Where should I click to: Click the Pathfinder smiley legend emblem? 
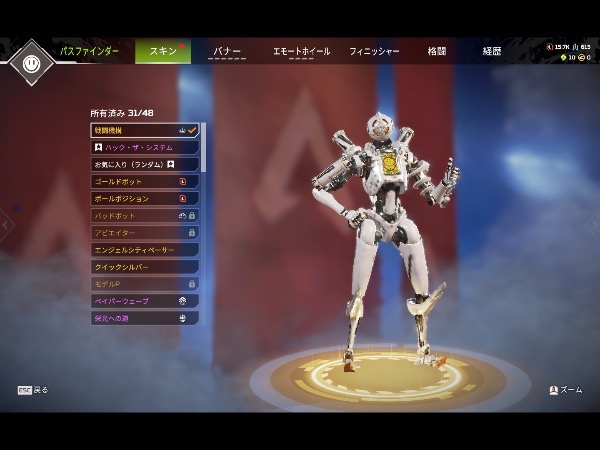pos(31,62)
